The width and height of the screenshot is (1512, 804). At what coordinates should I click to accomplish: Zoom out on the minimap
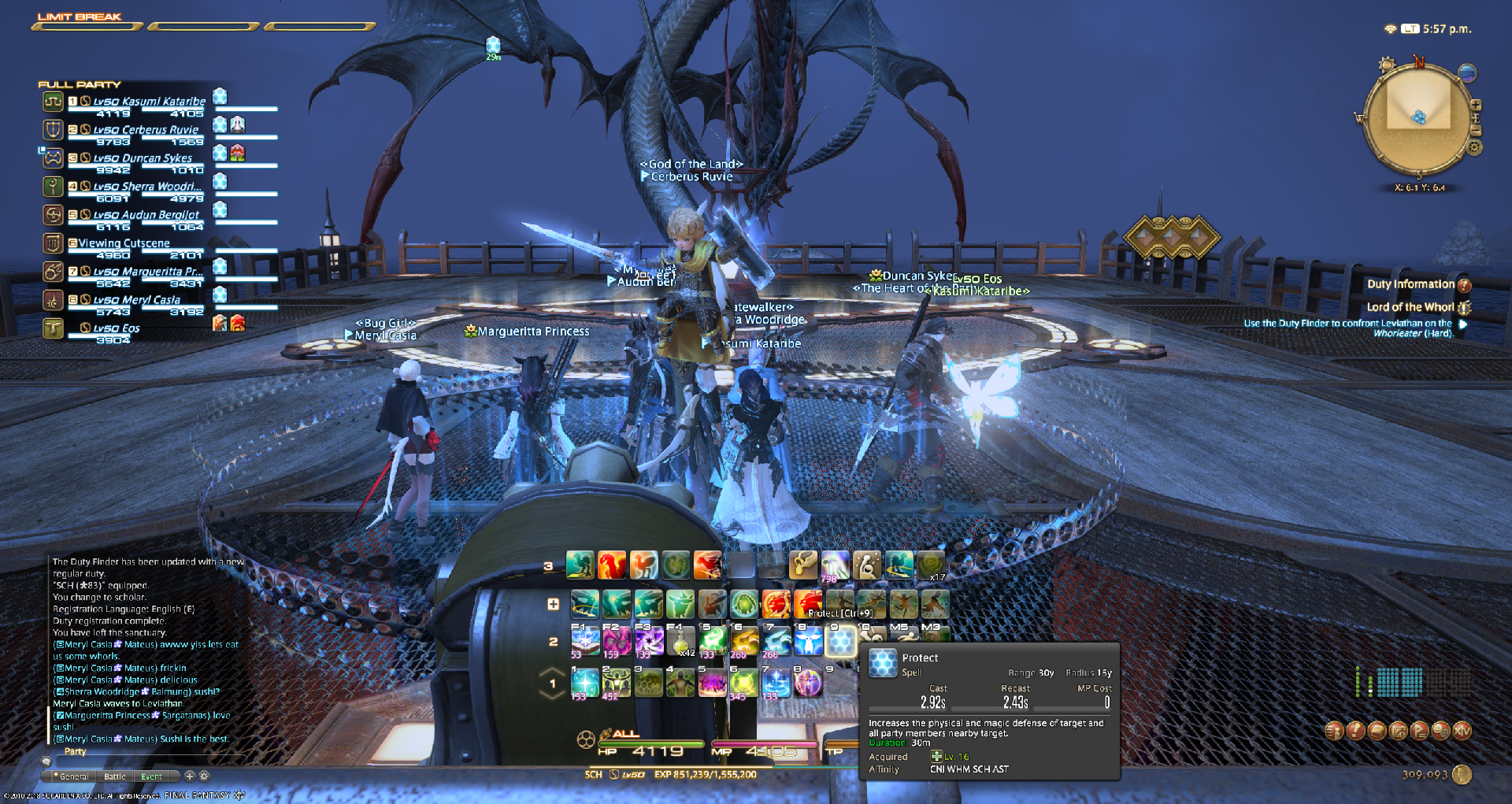1476,130
